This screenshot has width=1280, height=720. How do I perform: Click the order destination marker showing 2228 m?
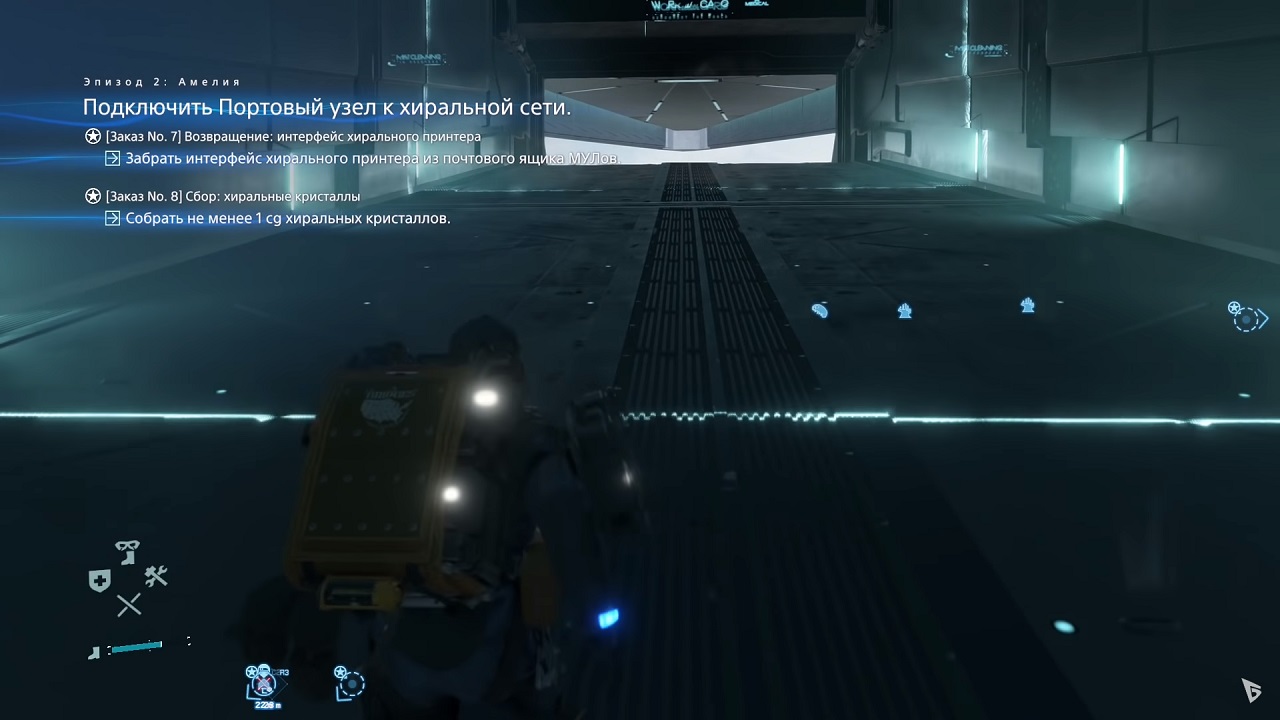click(264, 684)
